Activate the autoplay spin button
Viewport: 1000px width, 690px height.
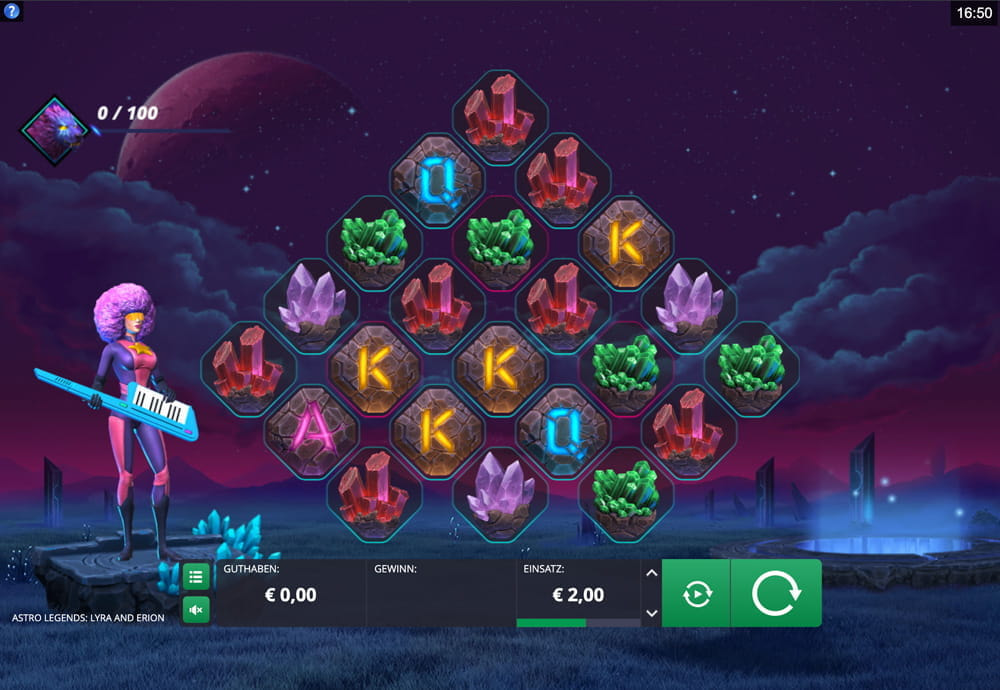point(696,593)
